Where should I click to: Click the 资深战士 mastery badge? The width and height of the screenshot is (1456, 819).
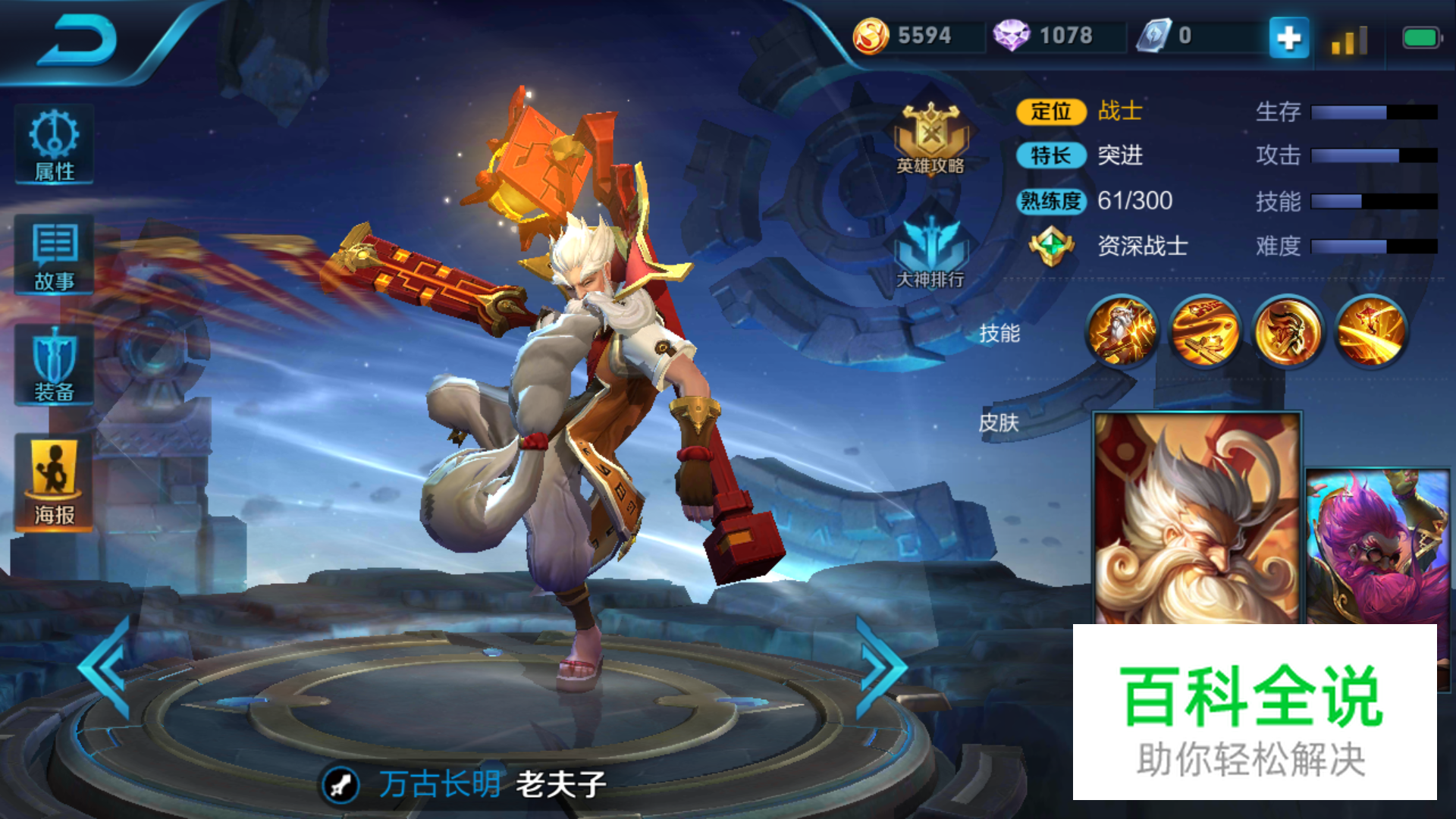pos(1051,246)
